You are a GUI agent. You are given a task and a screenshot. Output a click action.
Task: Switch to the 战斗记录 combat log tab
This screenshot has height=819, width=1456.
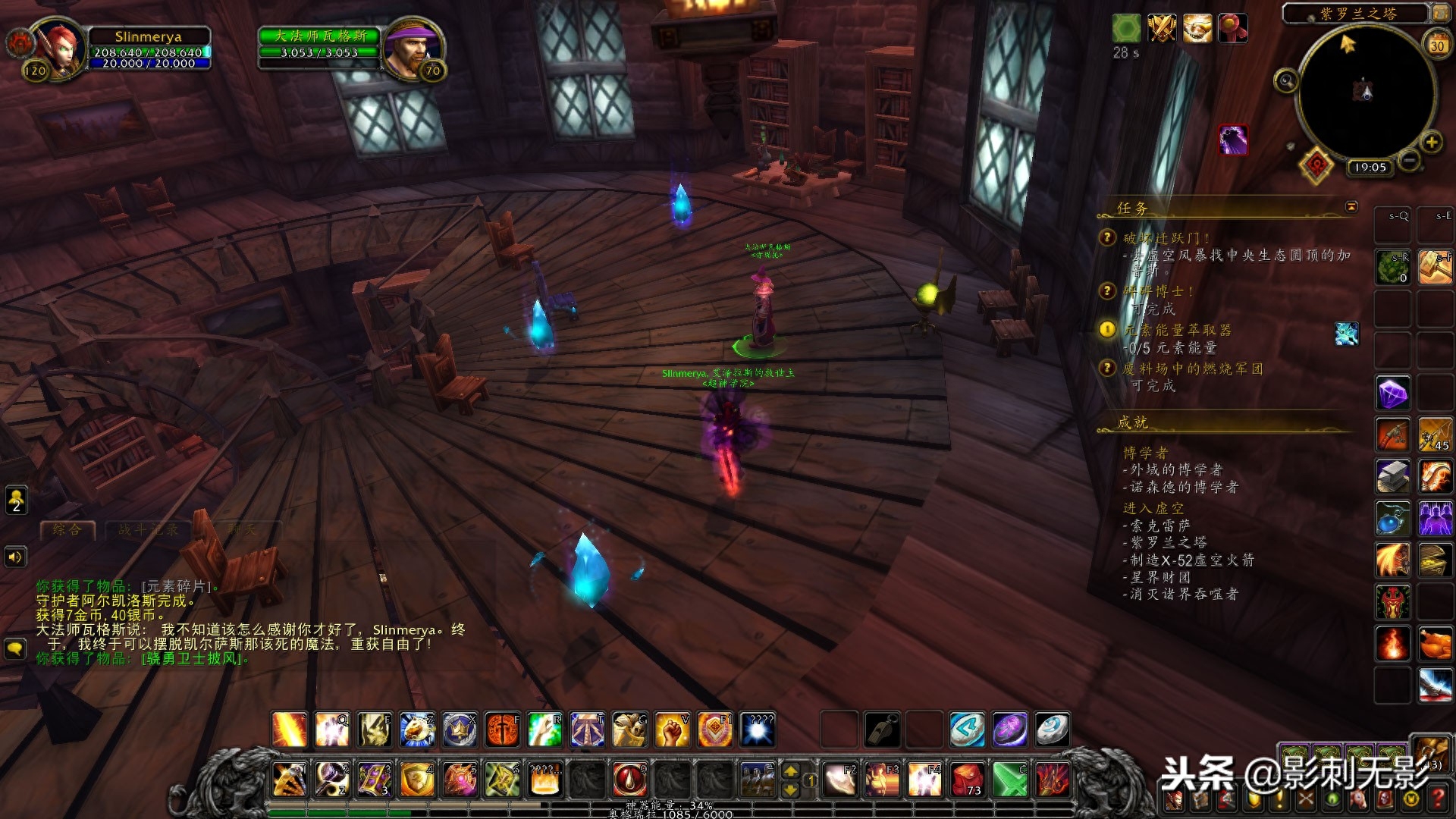[x=149, y=530]
